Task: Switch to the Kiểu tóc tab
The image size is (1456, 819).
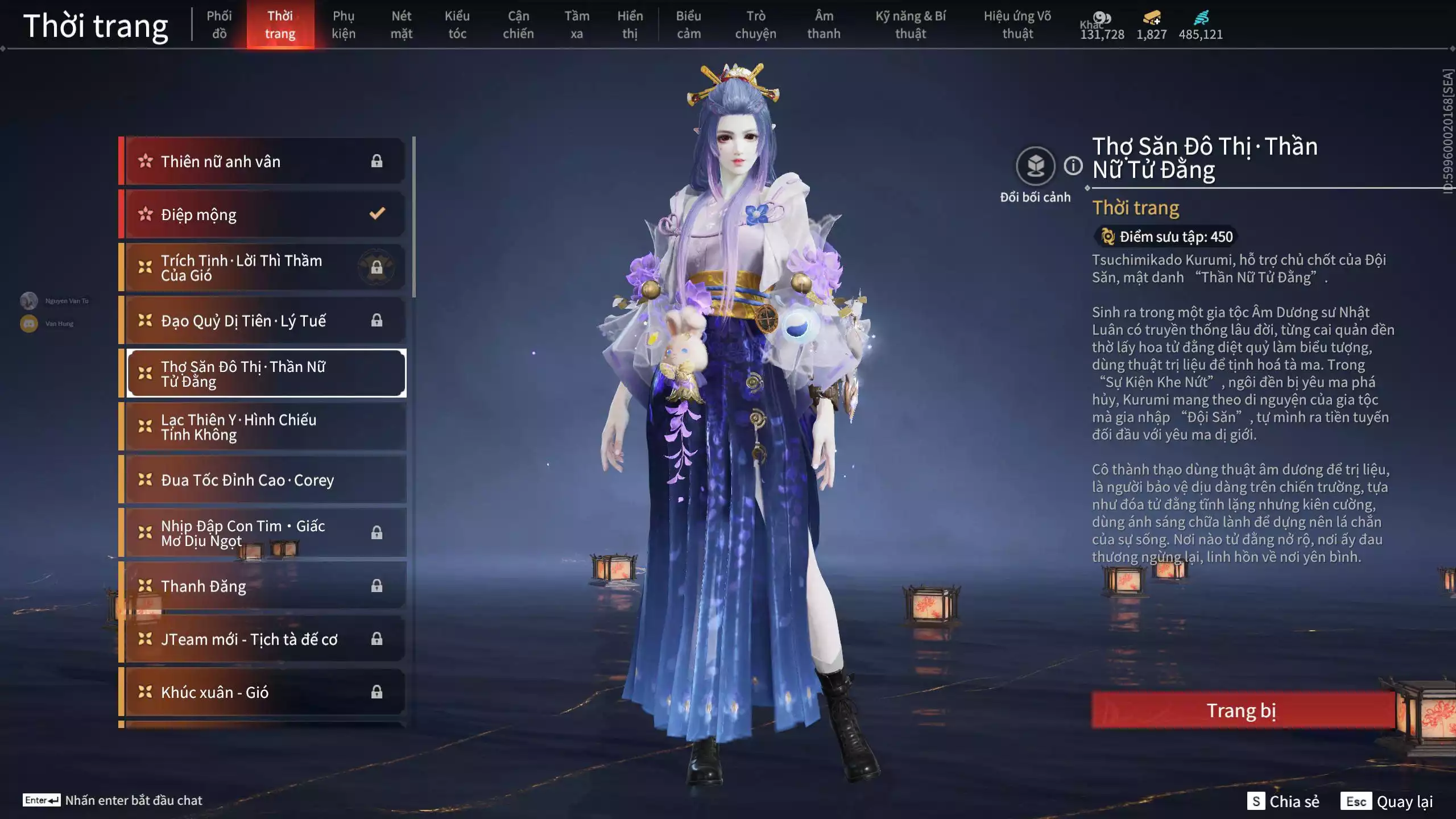Action: pyautogui.click(x=457, y=25)
